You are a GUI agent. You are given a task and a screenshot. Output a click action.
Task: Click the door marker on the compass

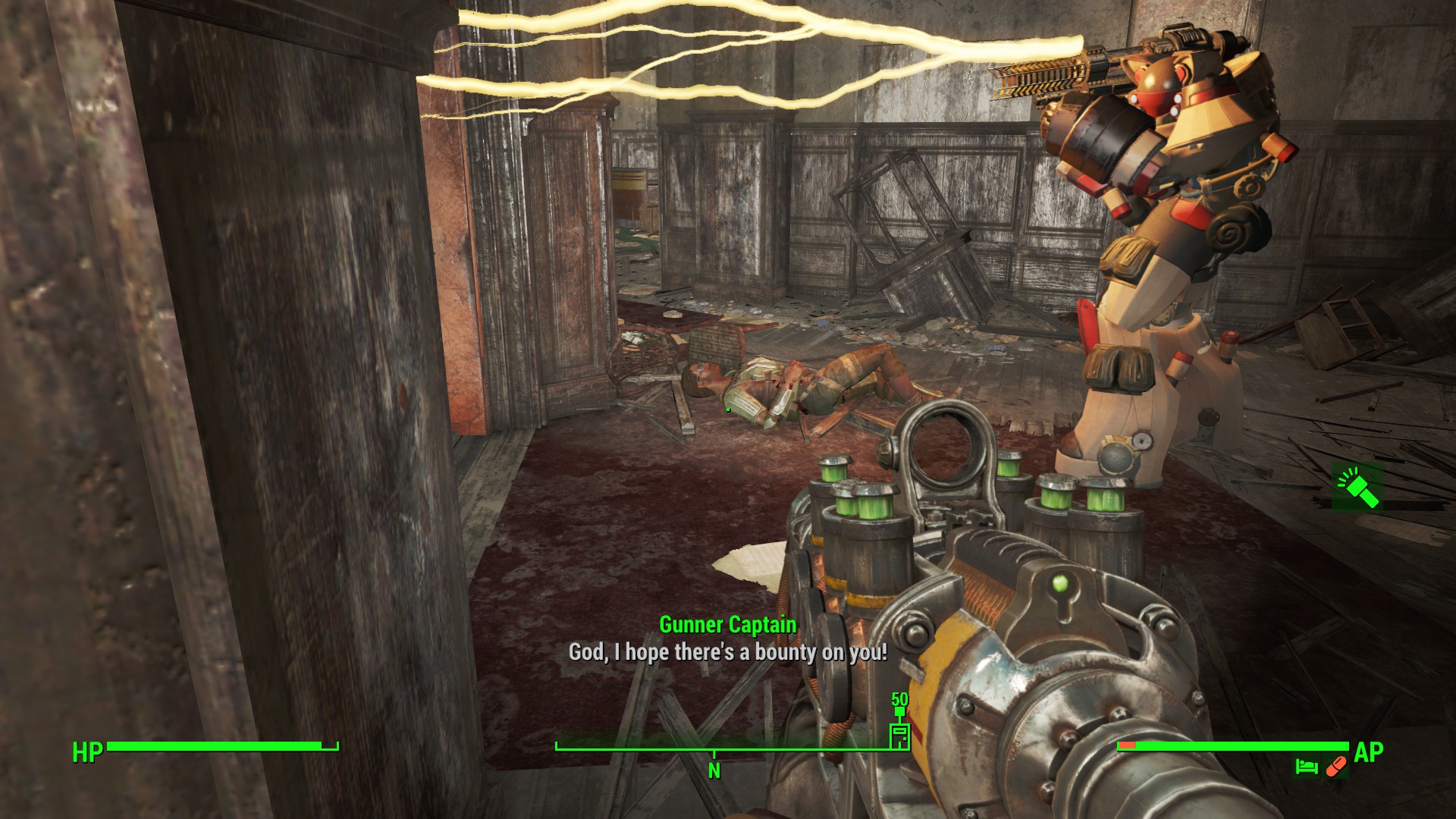coord(899,736)
